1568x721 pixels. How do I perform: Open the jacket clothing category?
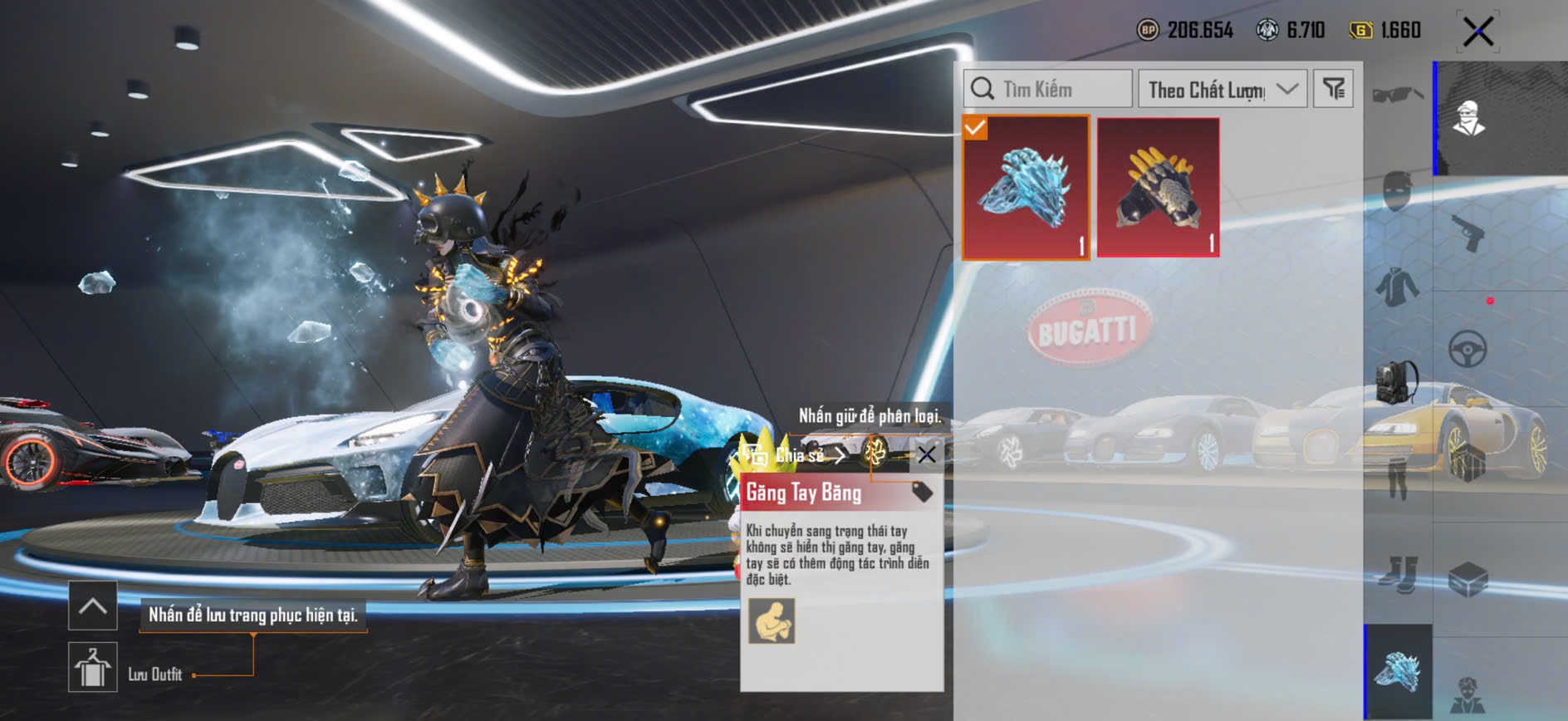(1398, 287)
